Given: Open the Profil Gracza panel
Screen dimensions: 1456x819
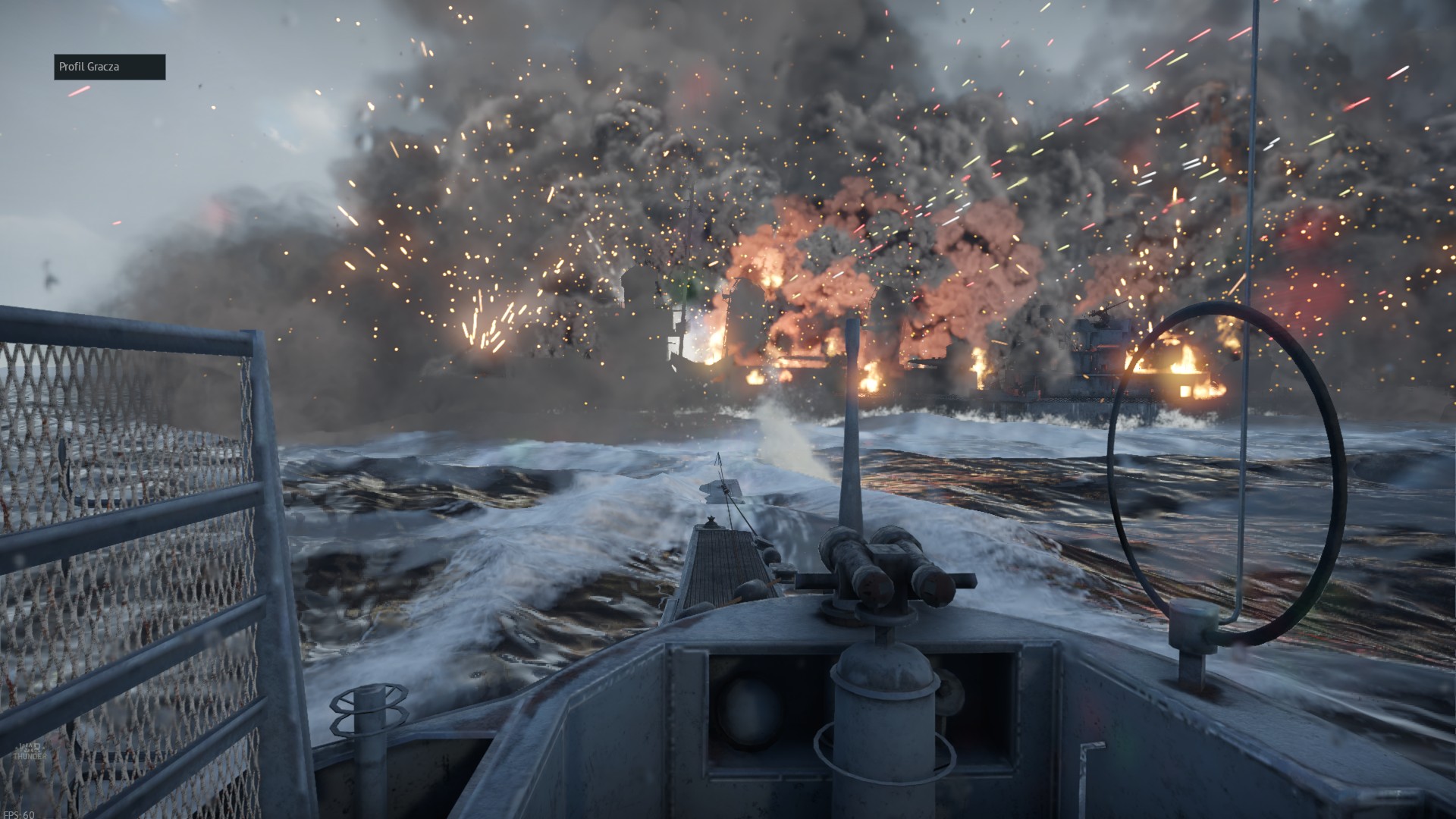Looking at the screenshot, I should 109,67.
